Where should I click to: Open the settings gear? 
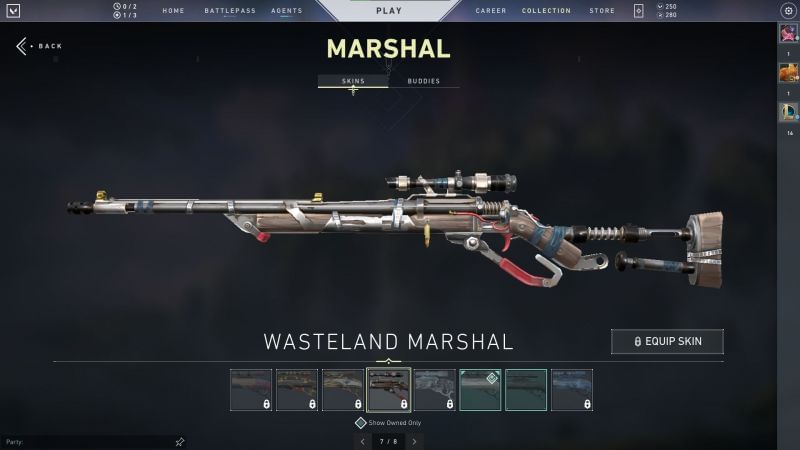pos(788,11)
